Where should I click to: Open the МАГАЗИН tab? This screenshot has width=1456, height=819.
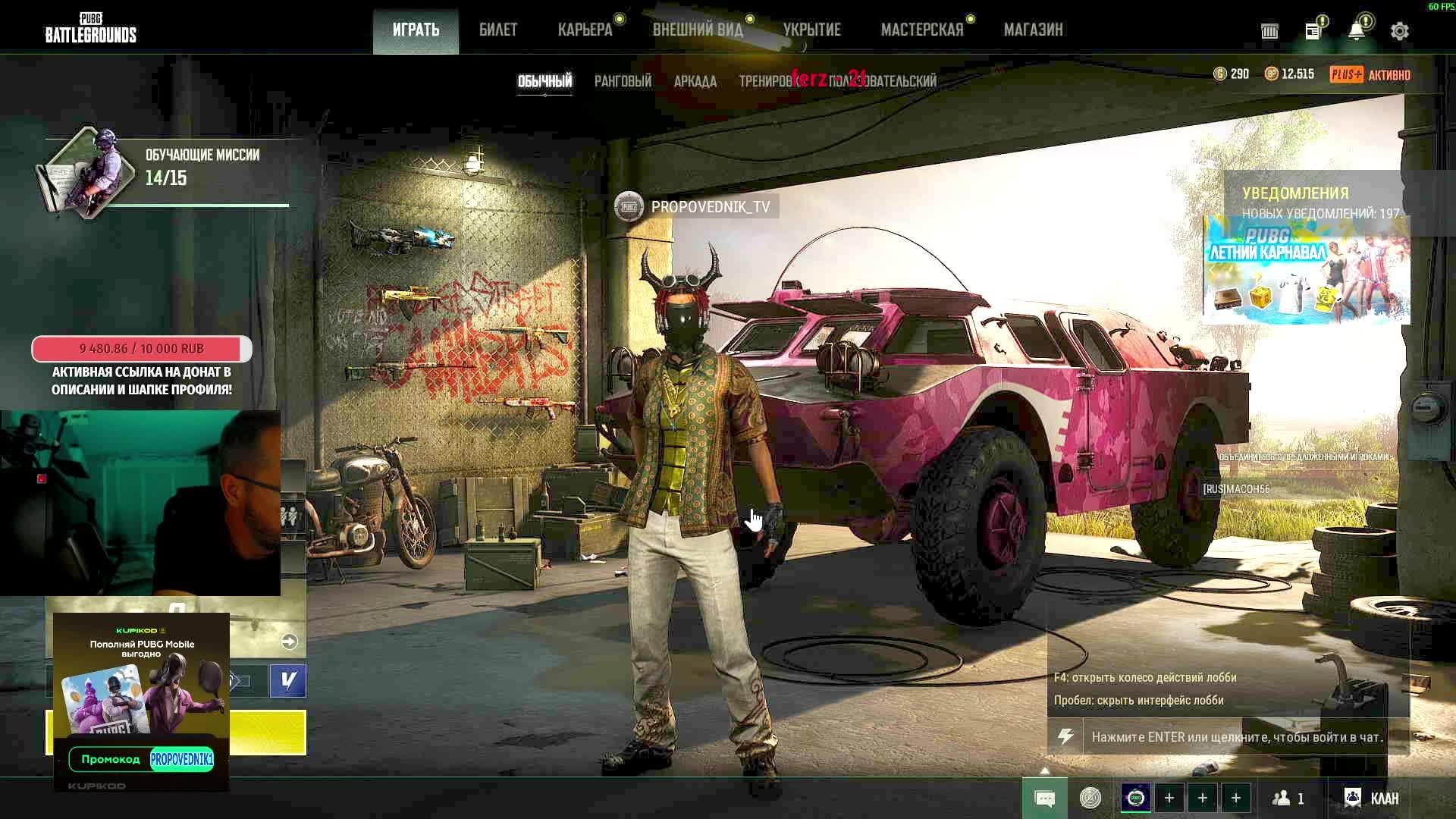pos(1033,30)
